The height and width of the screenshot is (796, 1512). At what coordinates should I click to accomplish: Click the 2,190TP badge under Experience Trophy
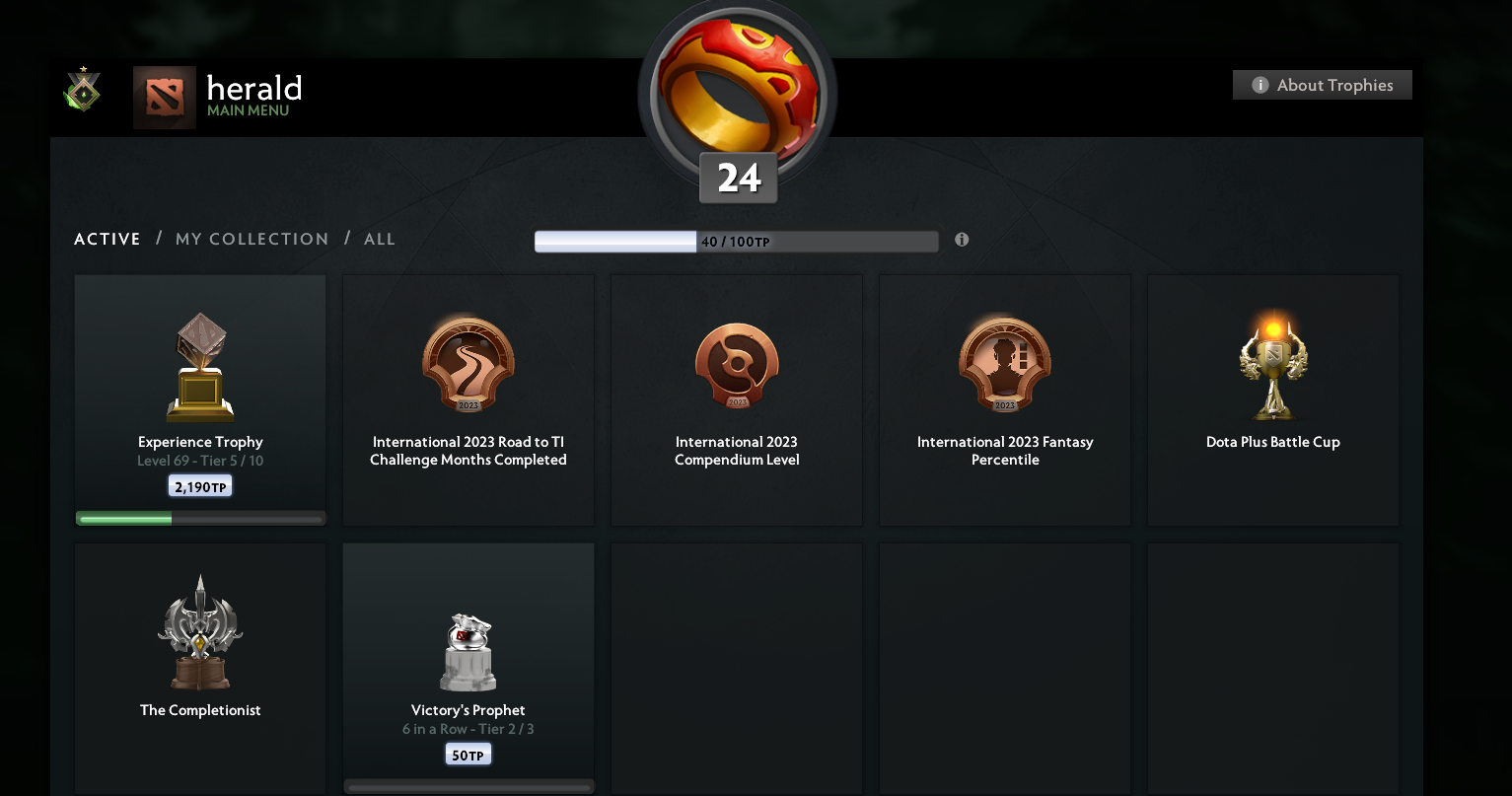[x=200, y=485]
